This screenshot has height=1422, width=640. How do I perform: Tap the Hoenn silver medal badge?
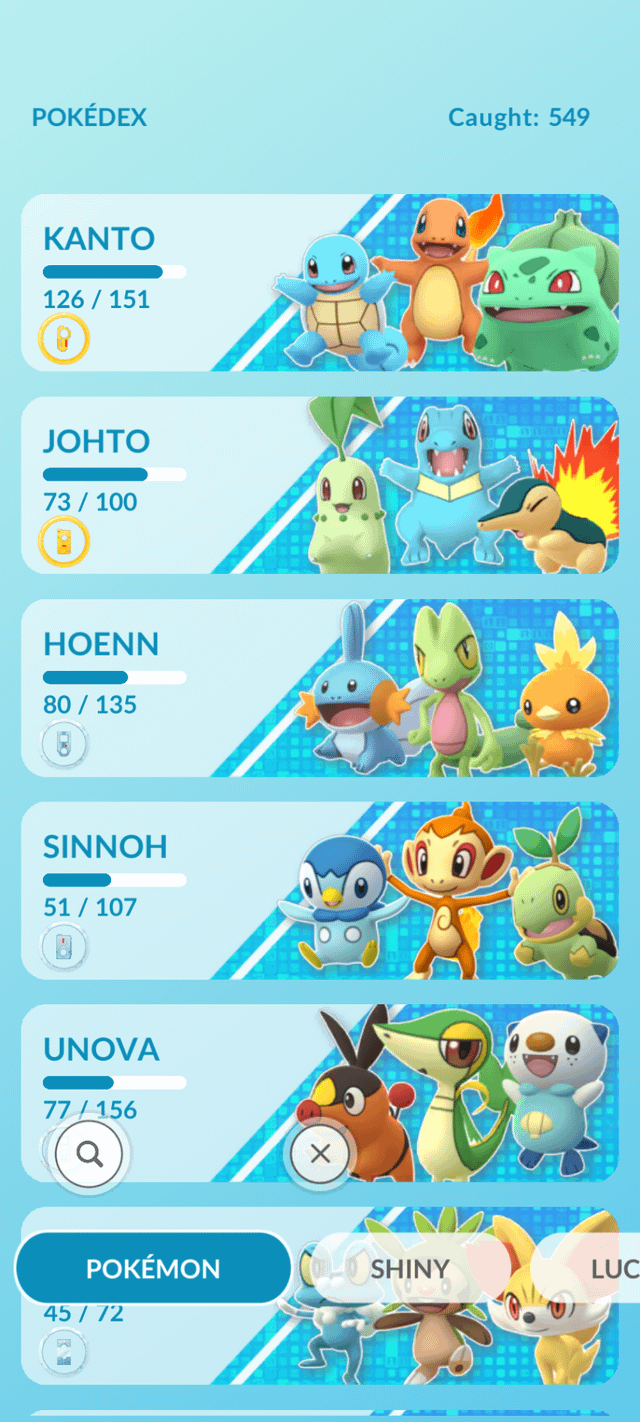(x=64, y=745)
